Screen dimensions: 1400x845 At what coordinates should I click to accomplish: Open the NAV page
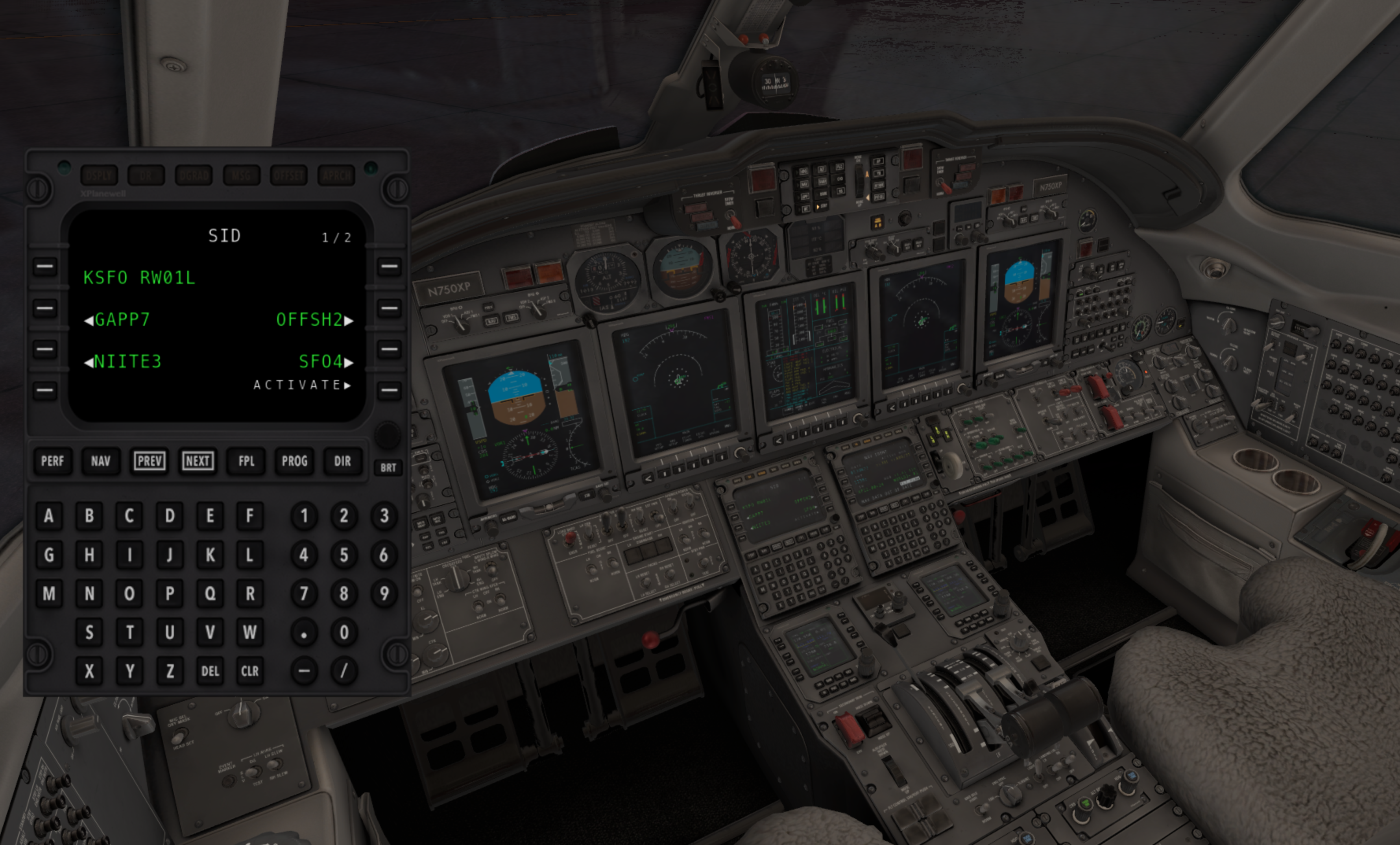coord(101,461)
